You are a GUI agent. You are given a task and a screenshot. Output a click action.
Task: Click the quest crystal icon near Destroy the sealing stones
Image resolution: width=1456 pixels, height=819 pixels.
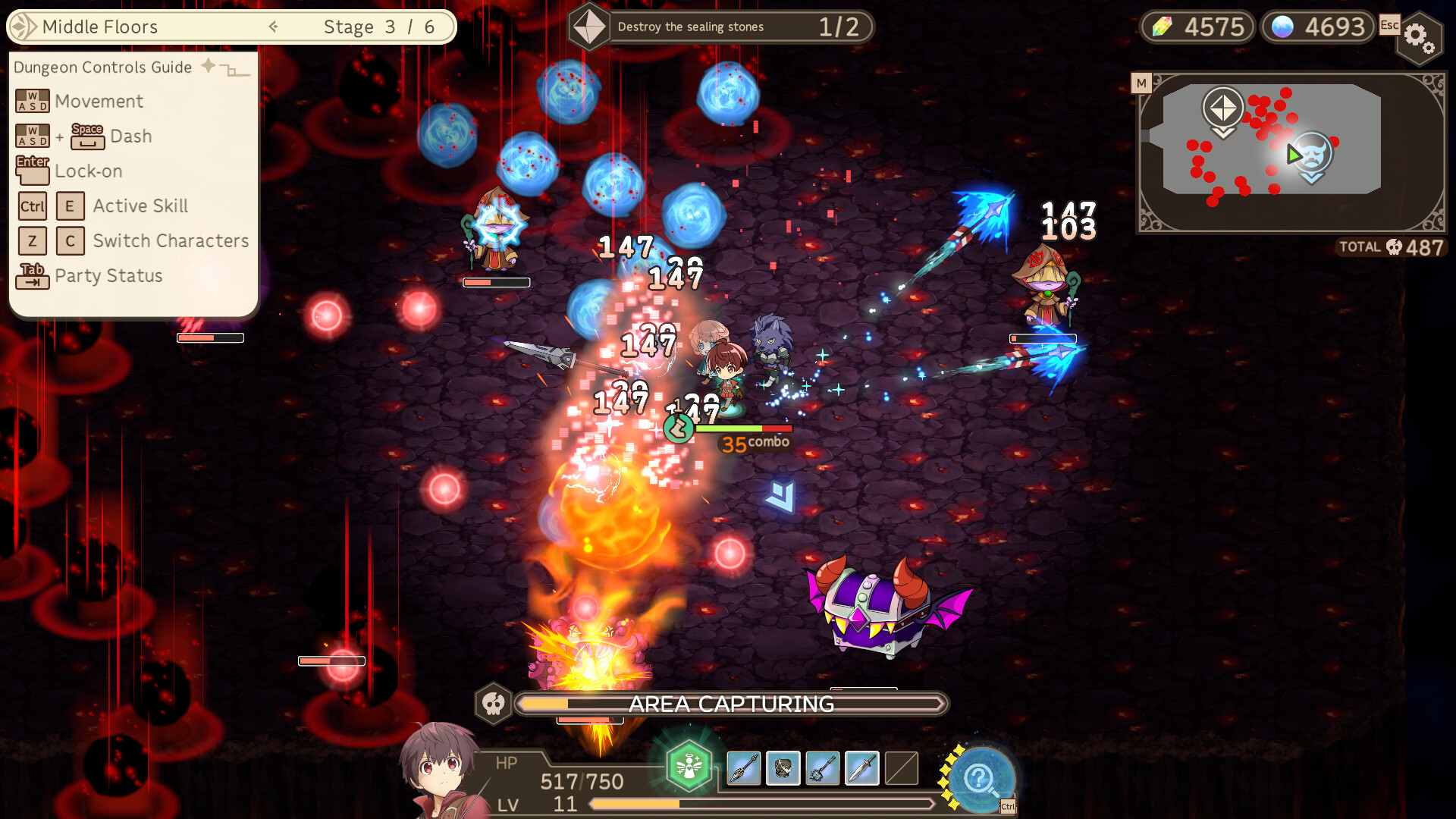pos(589,25)
